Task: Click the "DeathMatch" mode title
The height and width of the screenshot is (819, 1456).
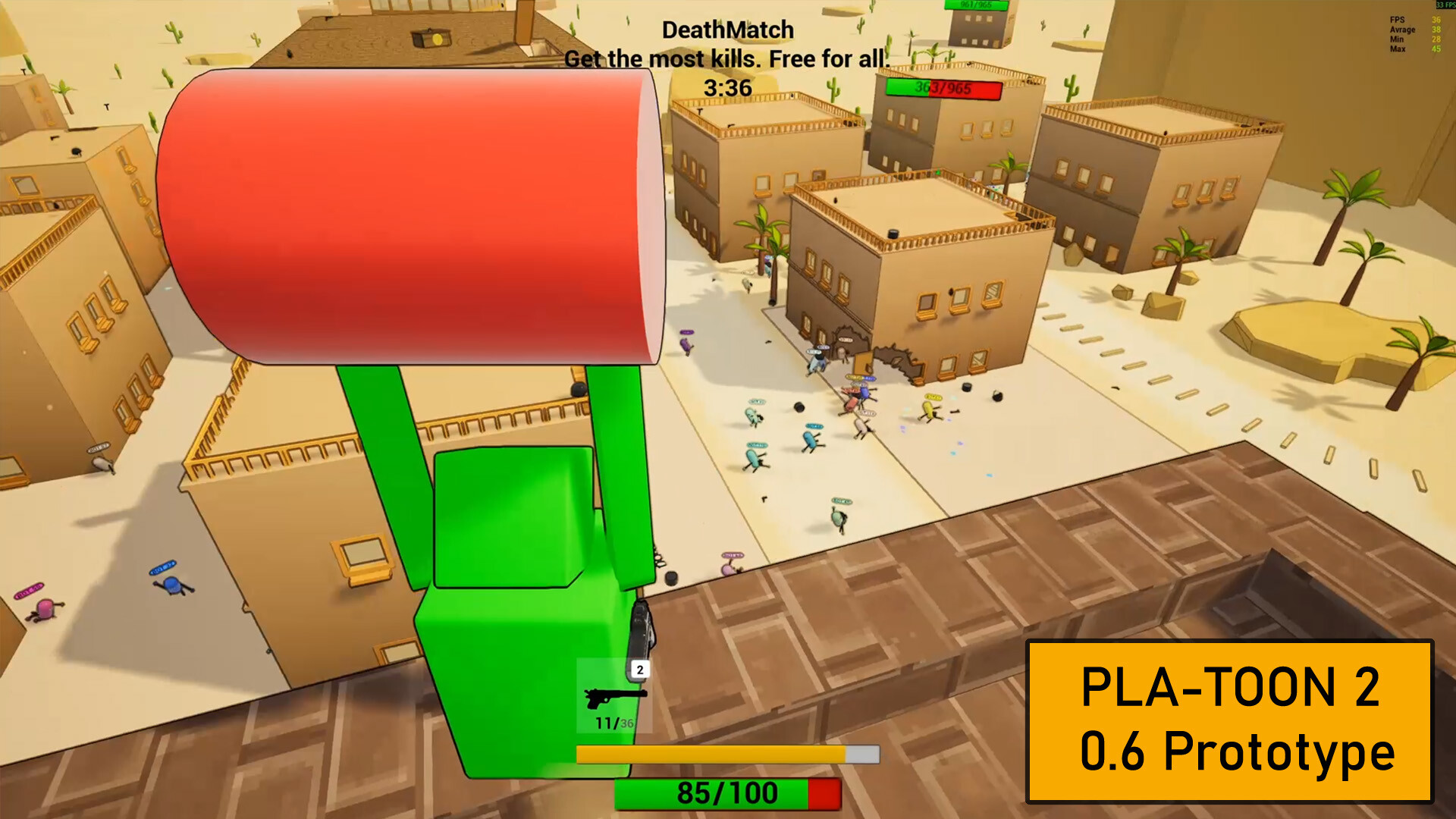Action: click(x=726, y=30)
